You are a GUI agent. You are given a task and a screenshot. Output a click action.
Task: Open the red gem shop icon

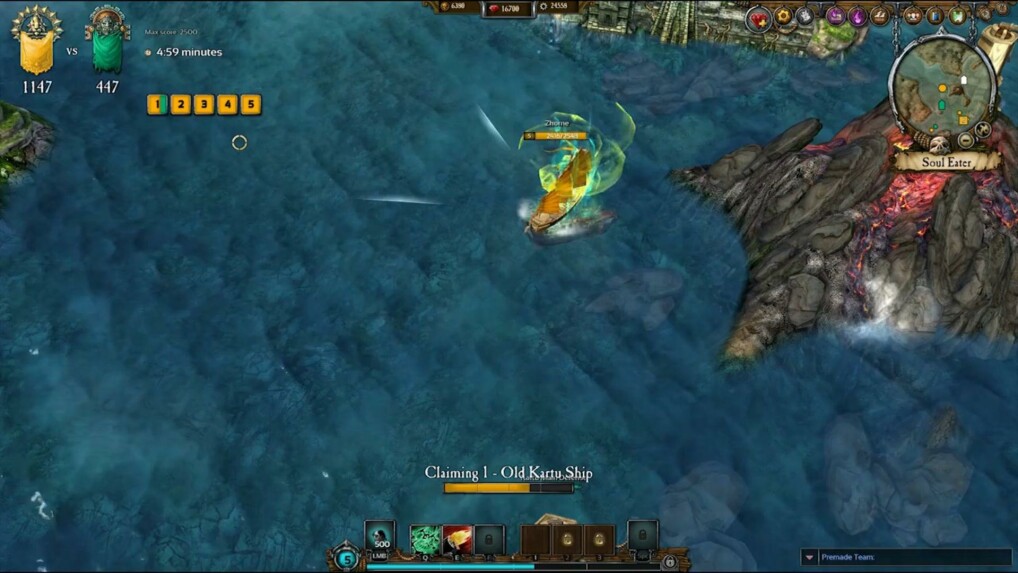tap(759, 18)
